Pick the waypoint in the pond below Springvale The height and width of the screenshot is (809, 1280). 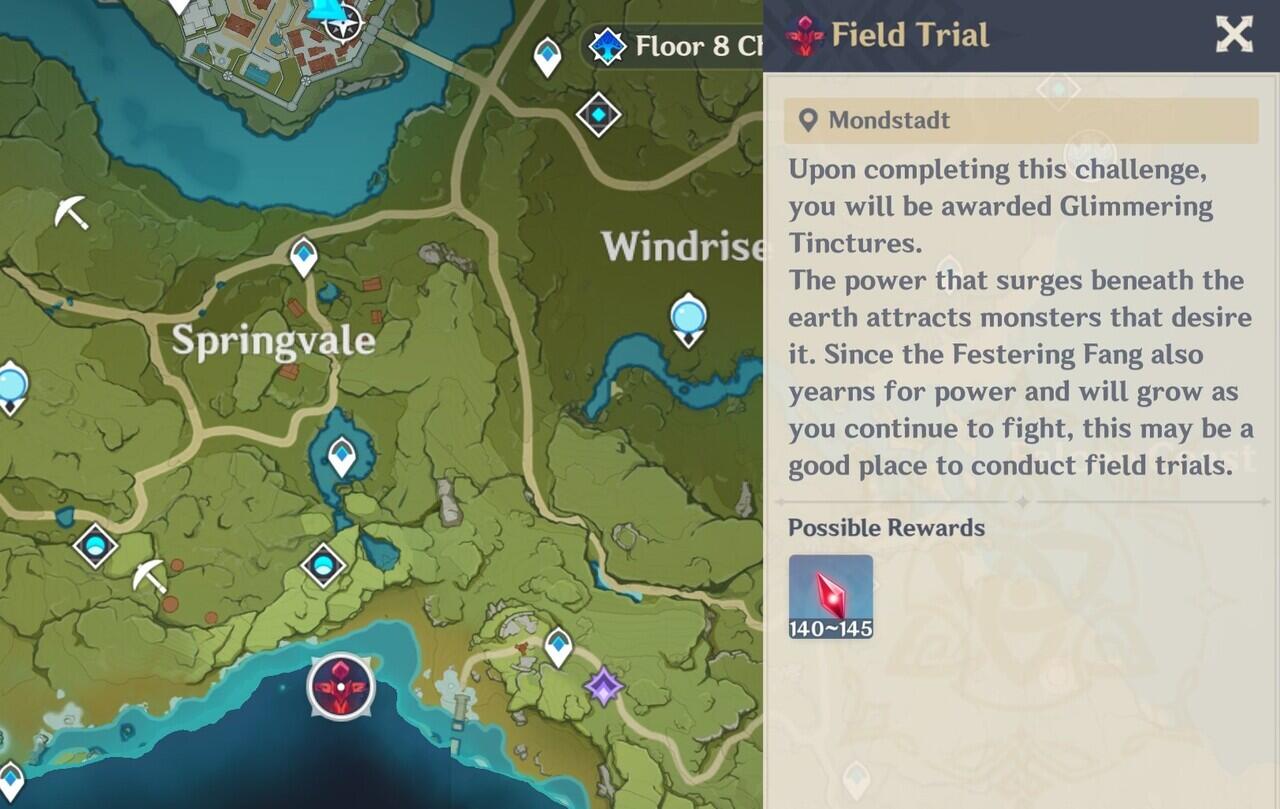[x=342, y=456]
